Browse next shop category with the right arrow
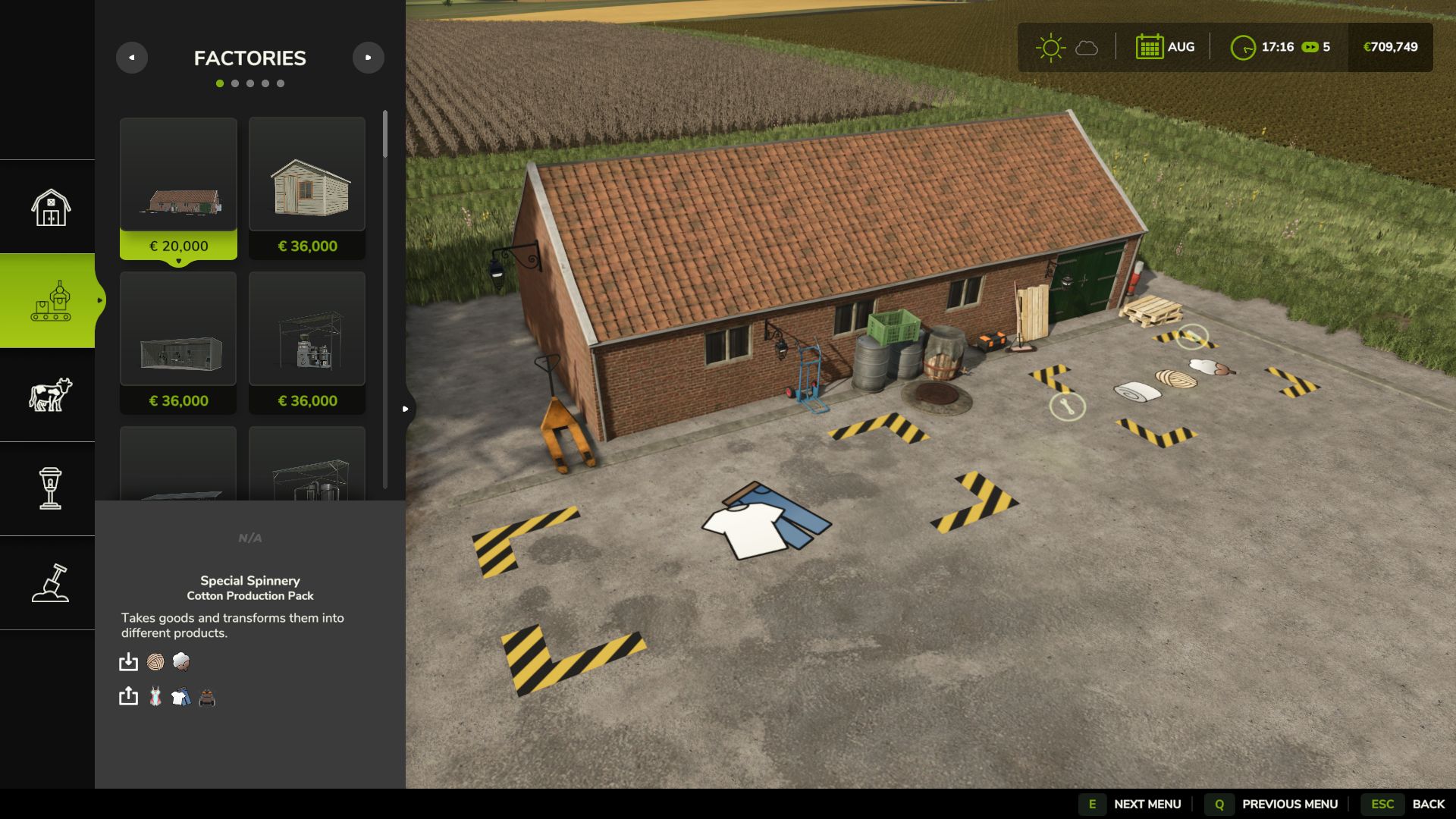 click(x=369, y=57)
